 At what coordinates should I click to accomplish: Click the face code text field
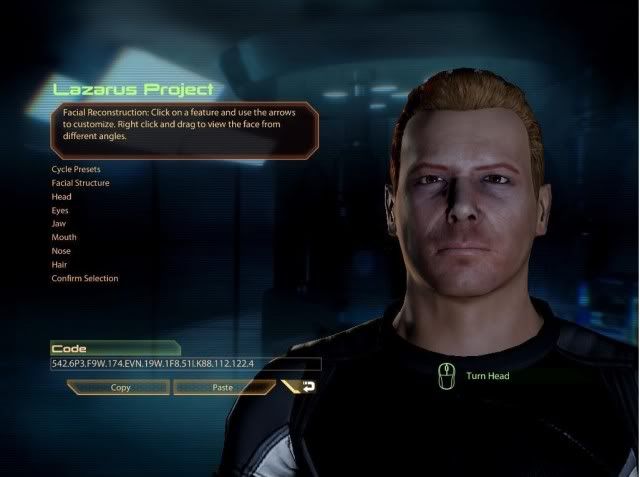tap(186, 365)
